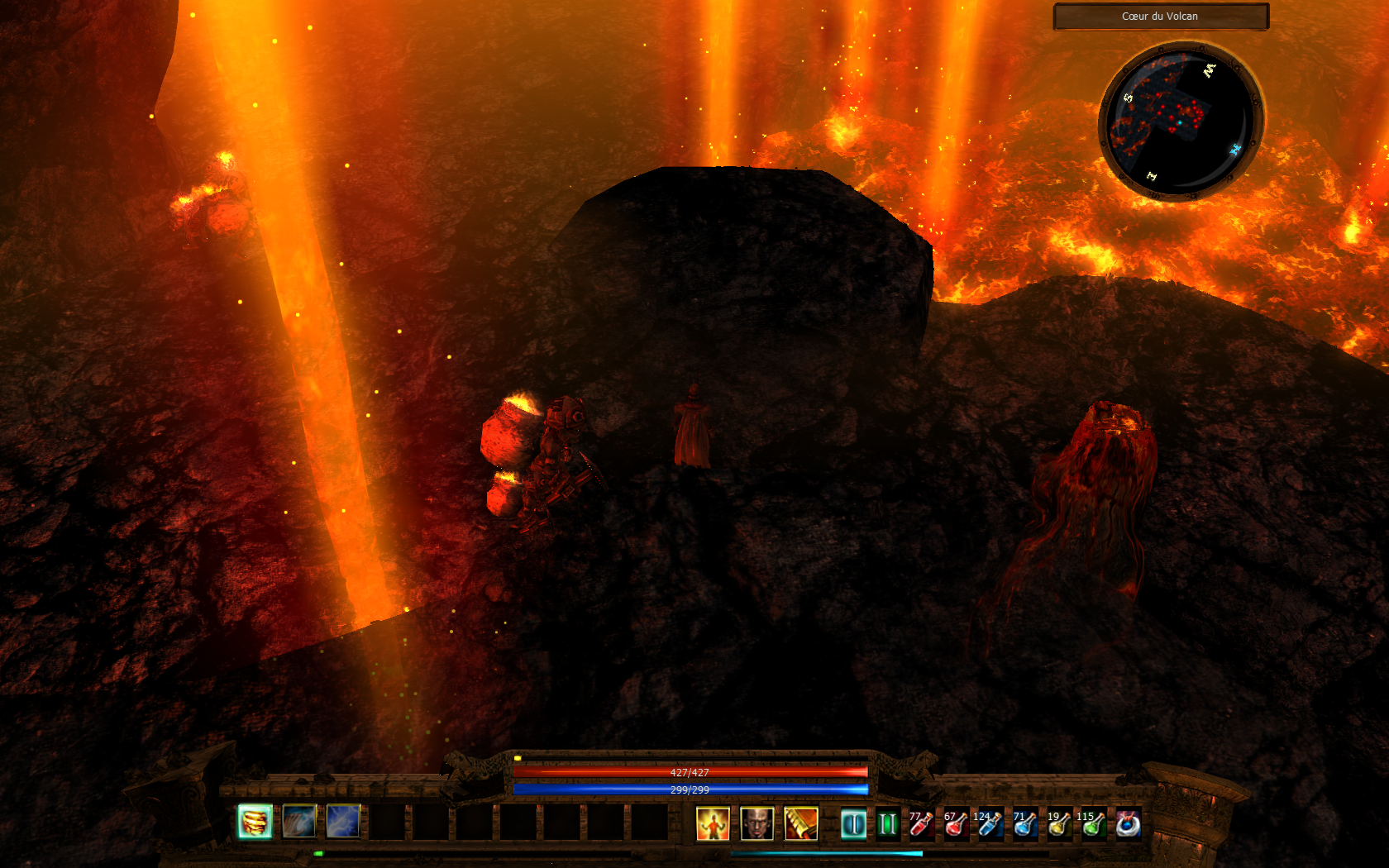Drink the round blue potion (71)
This screenshot has width=1389, height=868.
coord(1024,823)
